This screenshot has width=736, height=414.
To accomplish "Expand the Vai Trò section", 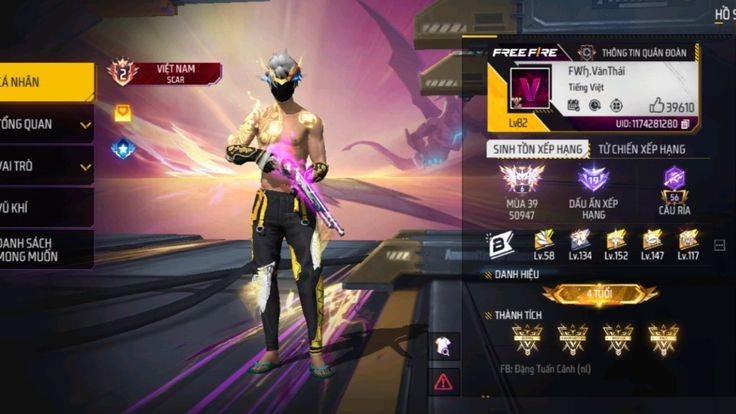I will point(45,166).
